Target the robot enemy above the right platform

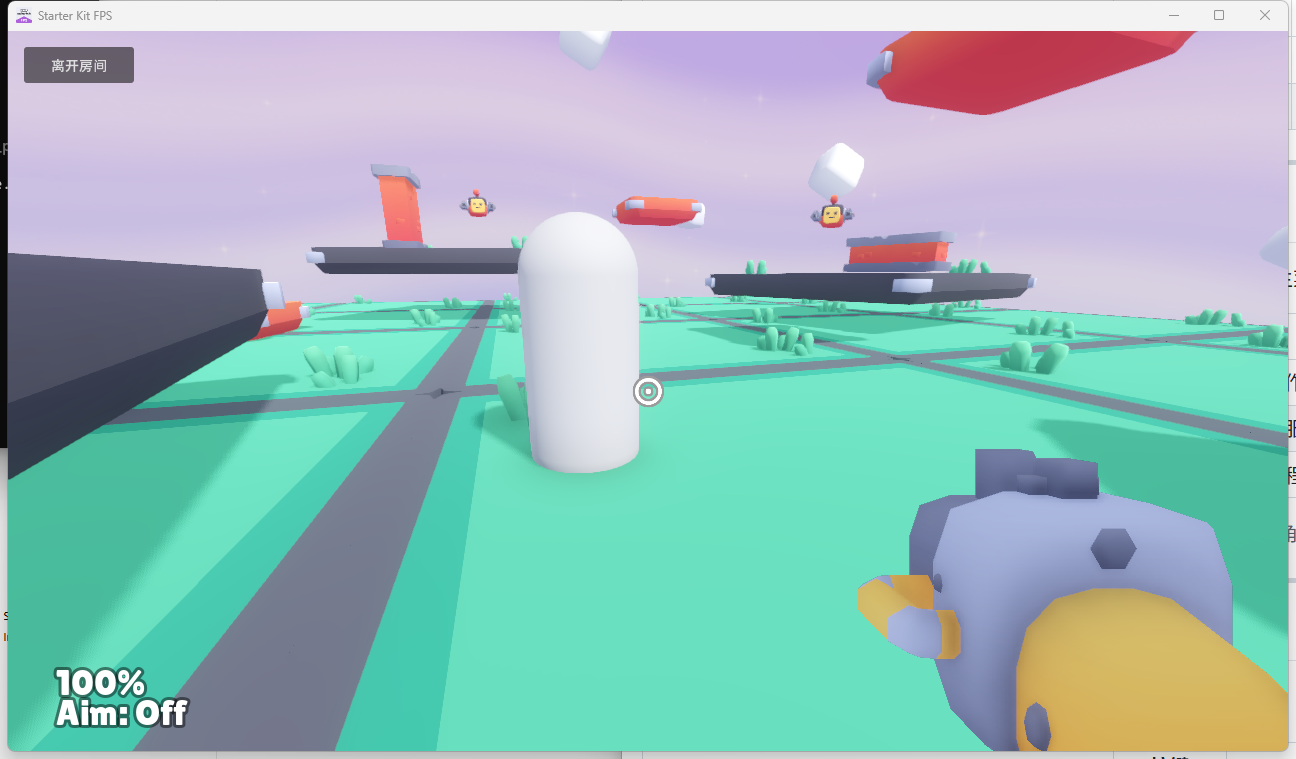coord(831,214)
